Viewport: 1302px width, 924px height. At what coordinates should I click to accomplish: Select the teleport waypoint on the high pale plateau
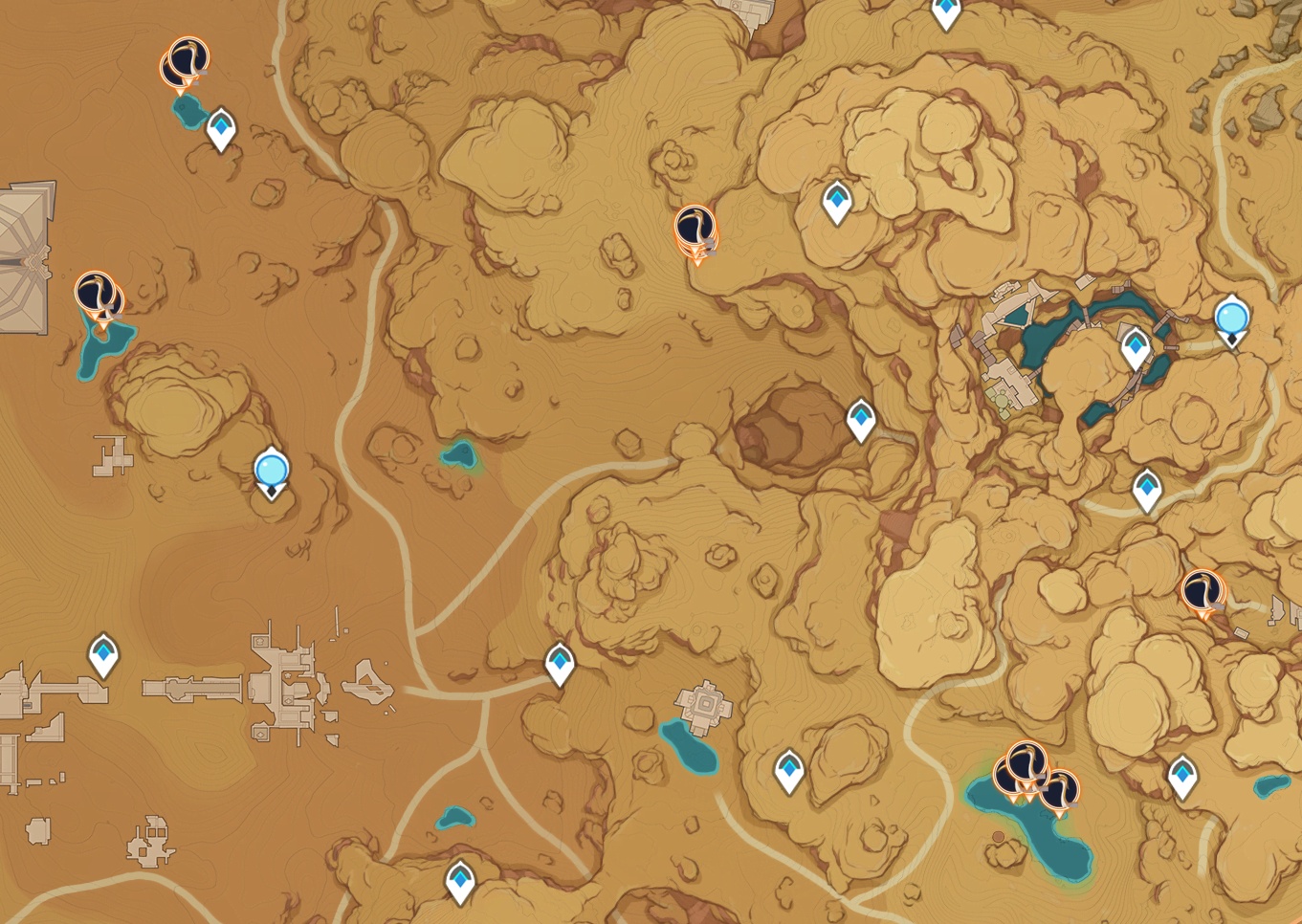pyautogui.click(x=837, y=202)
